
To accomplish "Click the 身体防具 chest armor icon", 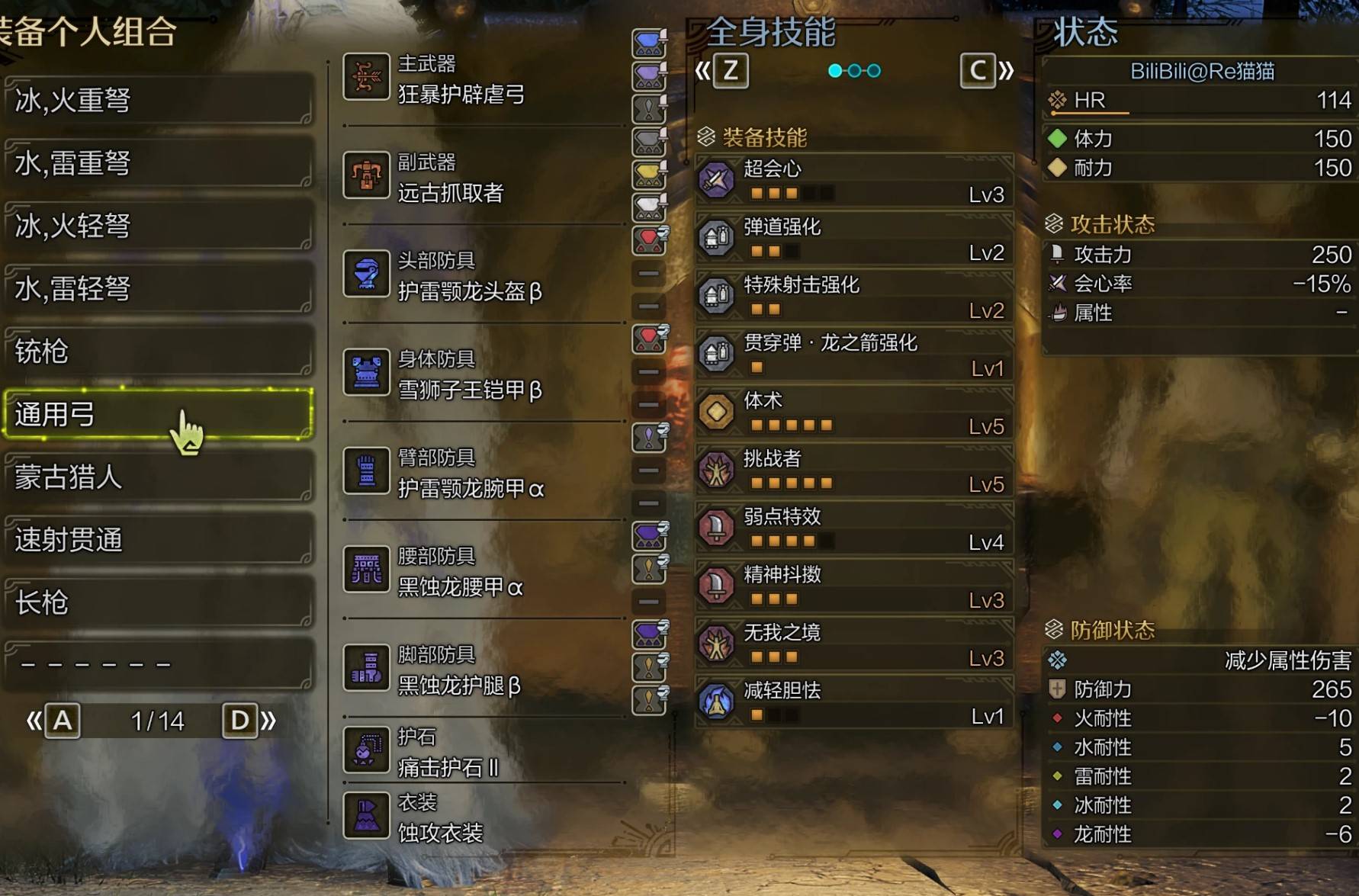I will click(367, 373).
